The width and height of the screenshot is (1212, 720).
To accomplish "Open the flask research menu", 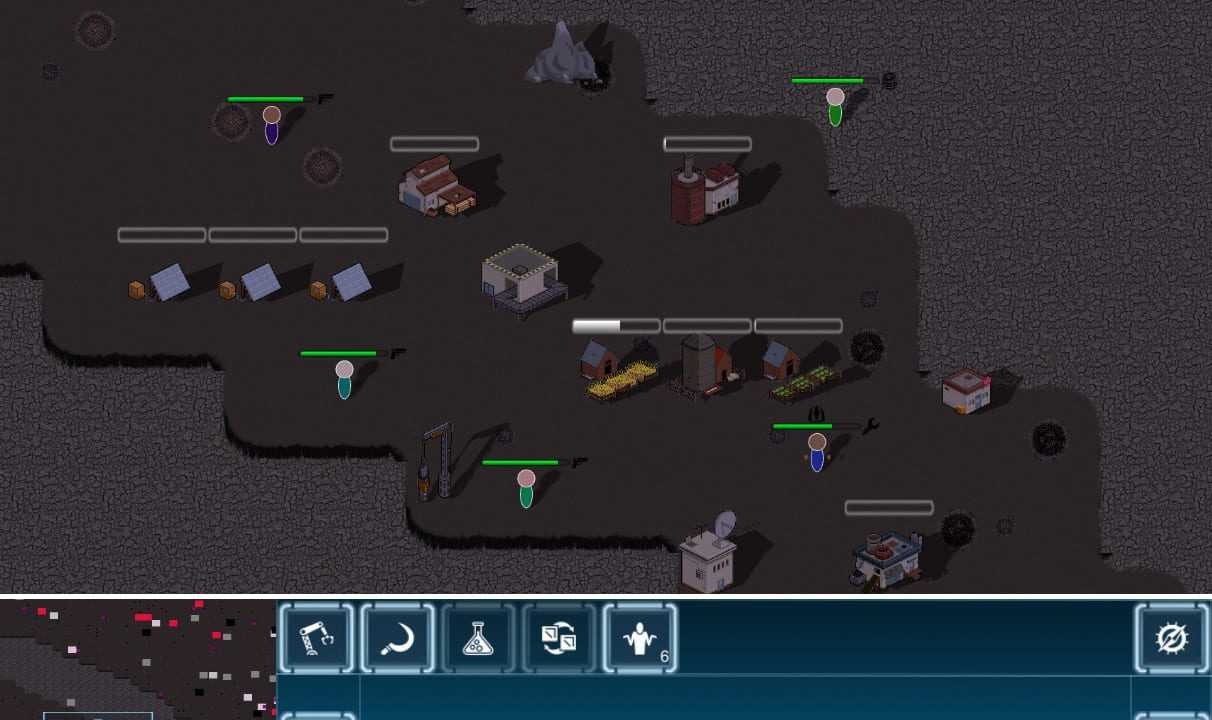I will point(478,638).
